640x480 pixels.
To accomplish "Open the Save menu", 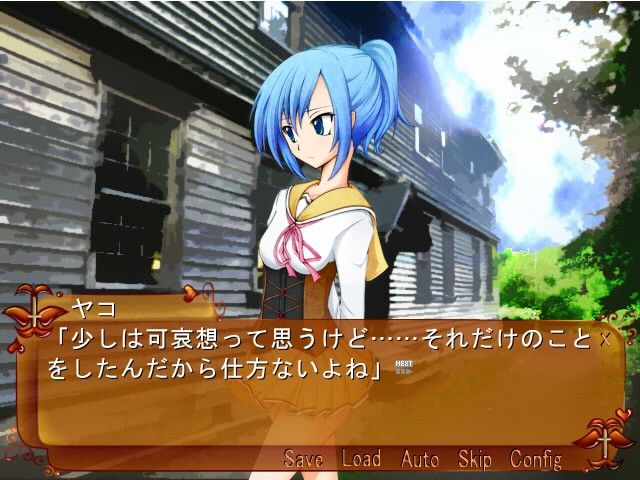I will pyautogui.click(x=303, y=459).
